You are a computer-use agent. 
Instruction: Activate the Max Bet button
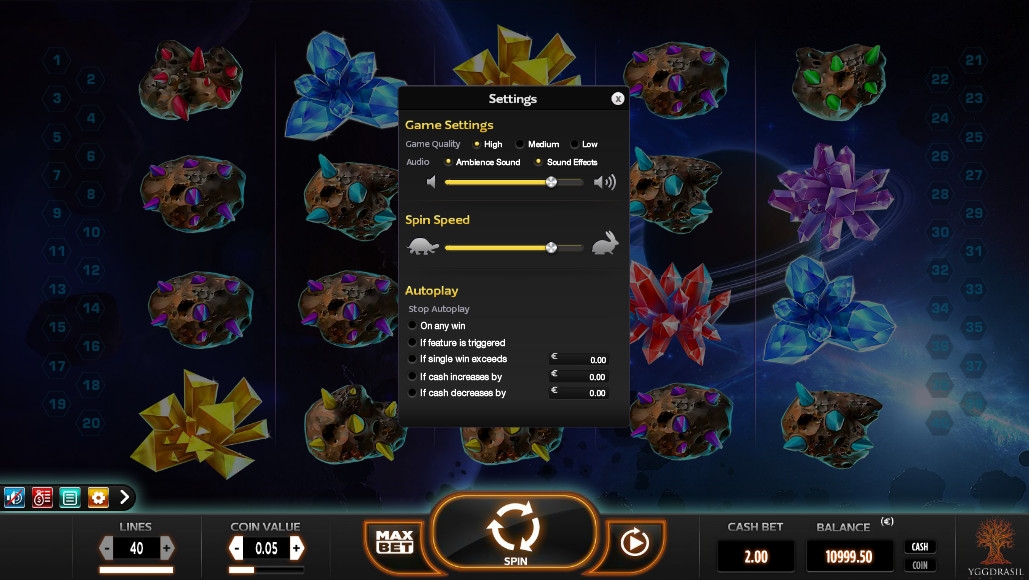[x=394, y=542]
